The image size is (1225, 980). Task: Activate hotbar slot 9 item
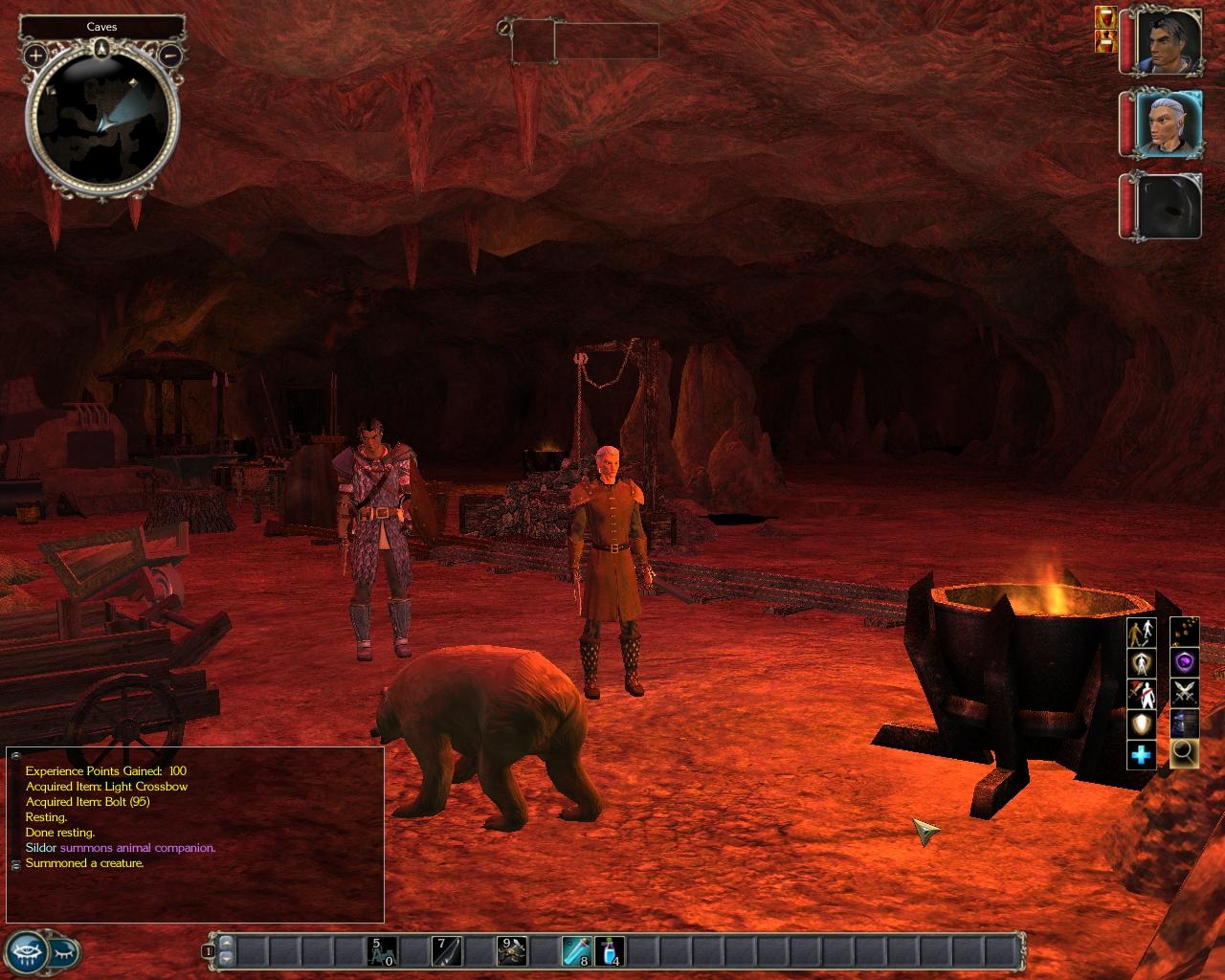point(511,951)
